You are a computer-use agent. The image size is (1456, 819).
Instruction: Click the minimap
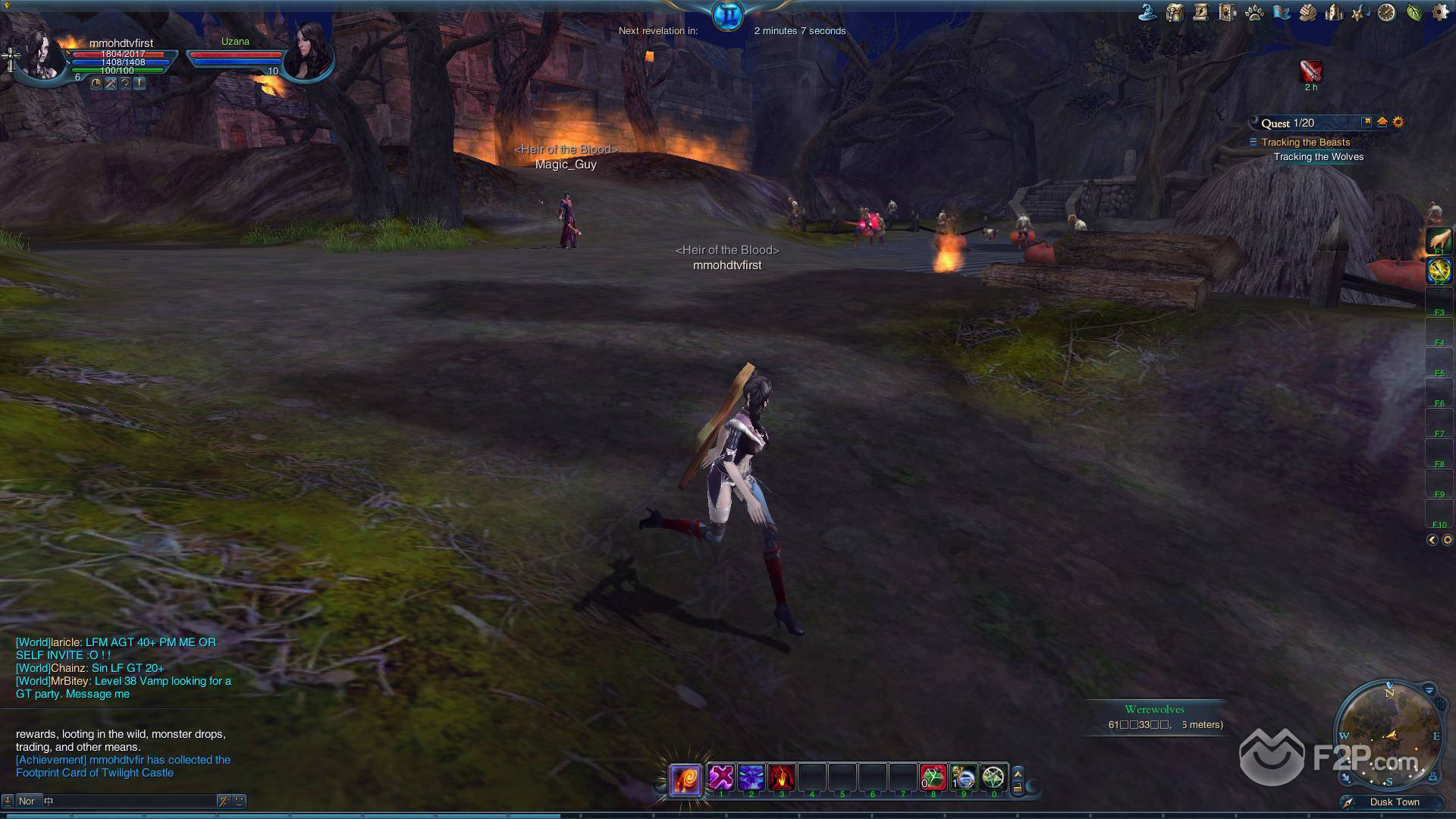coord(1389,736)
